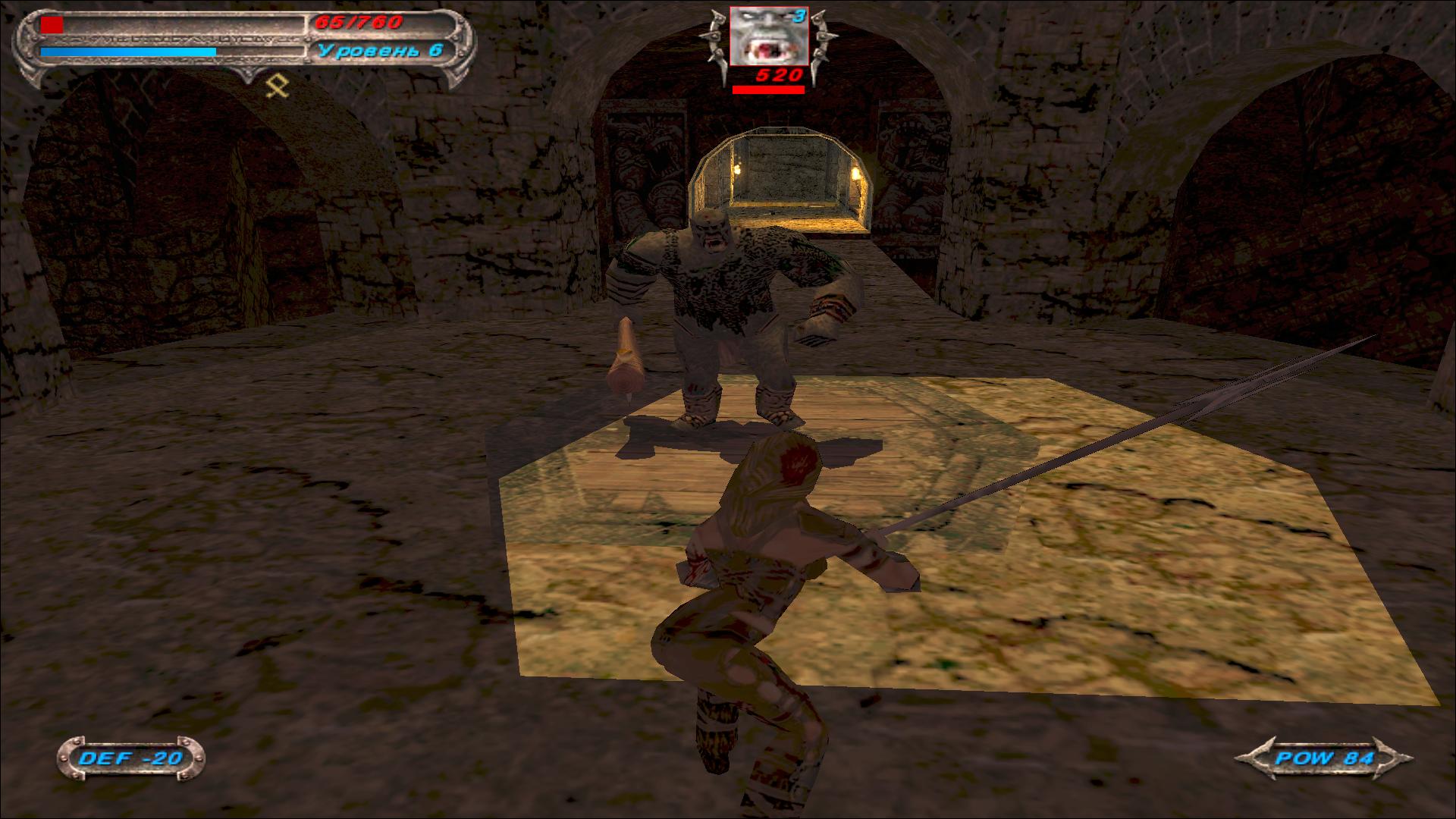Select the golden rune status icon
The height and width of the screenshot is (819, 1456).
(x=277, y=88)
